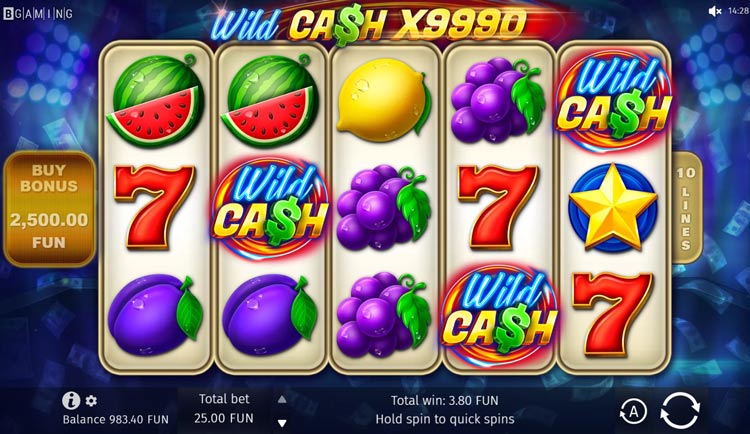Show the 10 Lines paylines panel
The height and width of the screenshot is (434, 750).
(686, 208)
